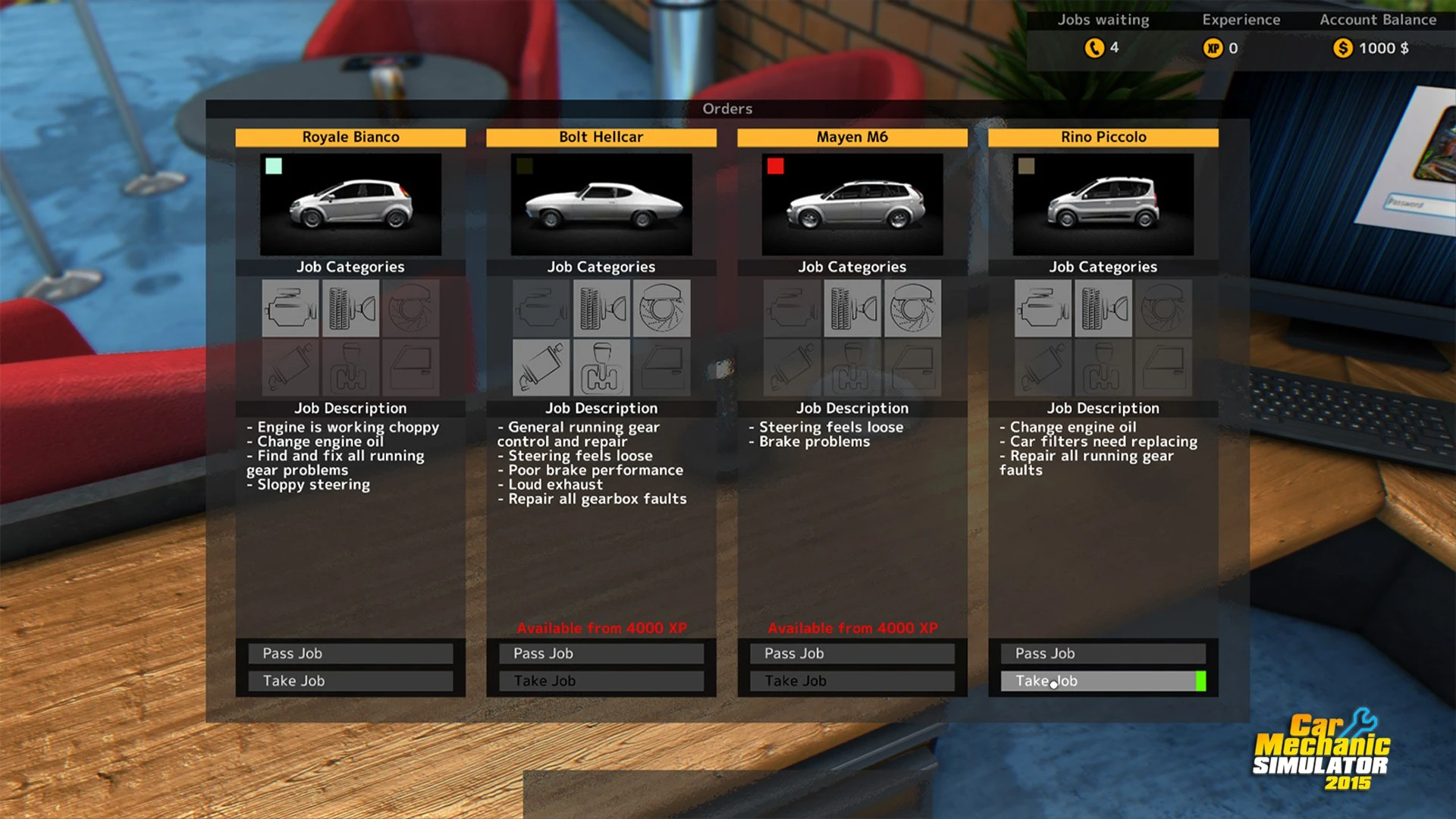This screenshot has width=1456, height=819.
Task: Select the Mayen M6 car thumbnail
Action: point(852,205)
